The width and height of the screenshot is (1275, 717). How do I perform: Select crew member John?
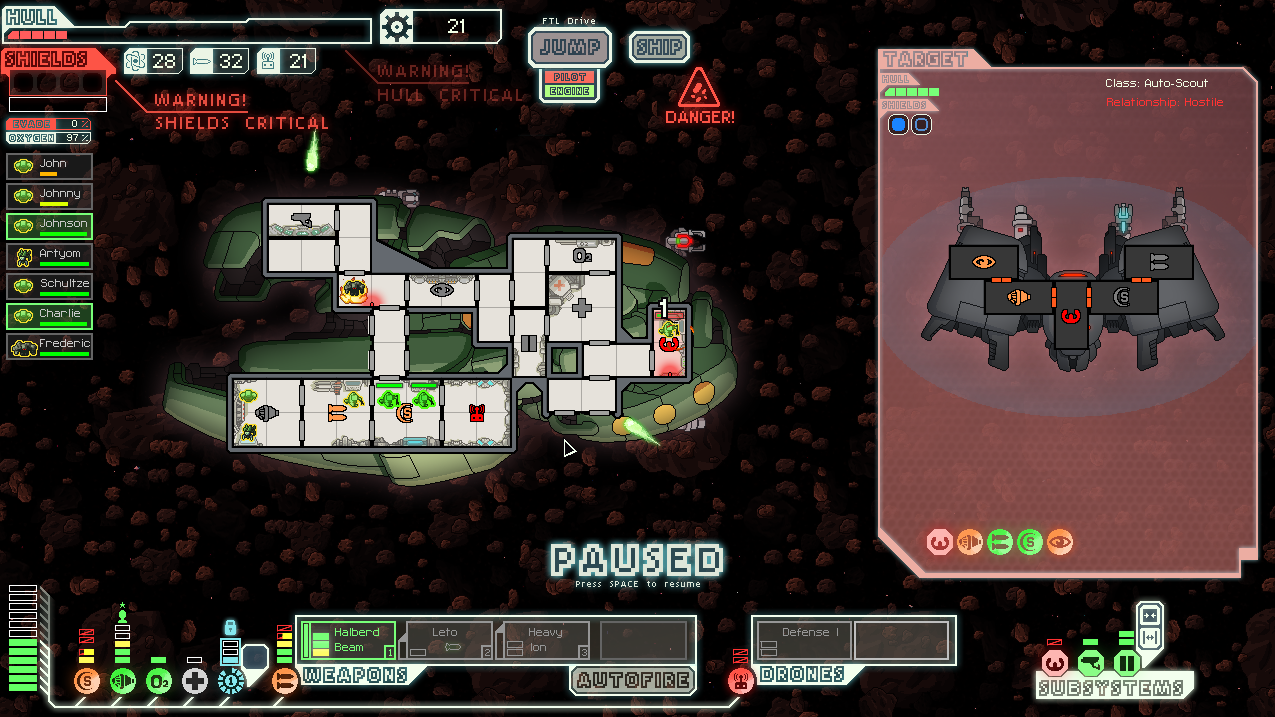(50, 166)
